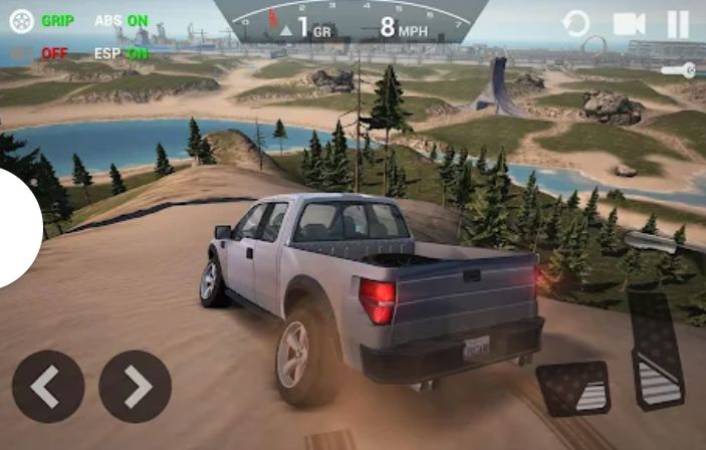Steer right with the right arrow button
Viewport: 706px width, 450px height.
(135, 386)
